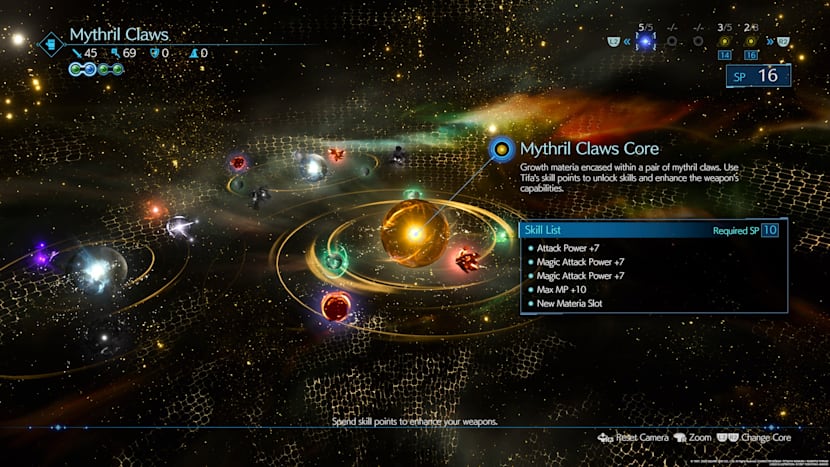Screen dimensions: 830x467
Task: Select the purple skill orb
Action: 41,259
